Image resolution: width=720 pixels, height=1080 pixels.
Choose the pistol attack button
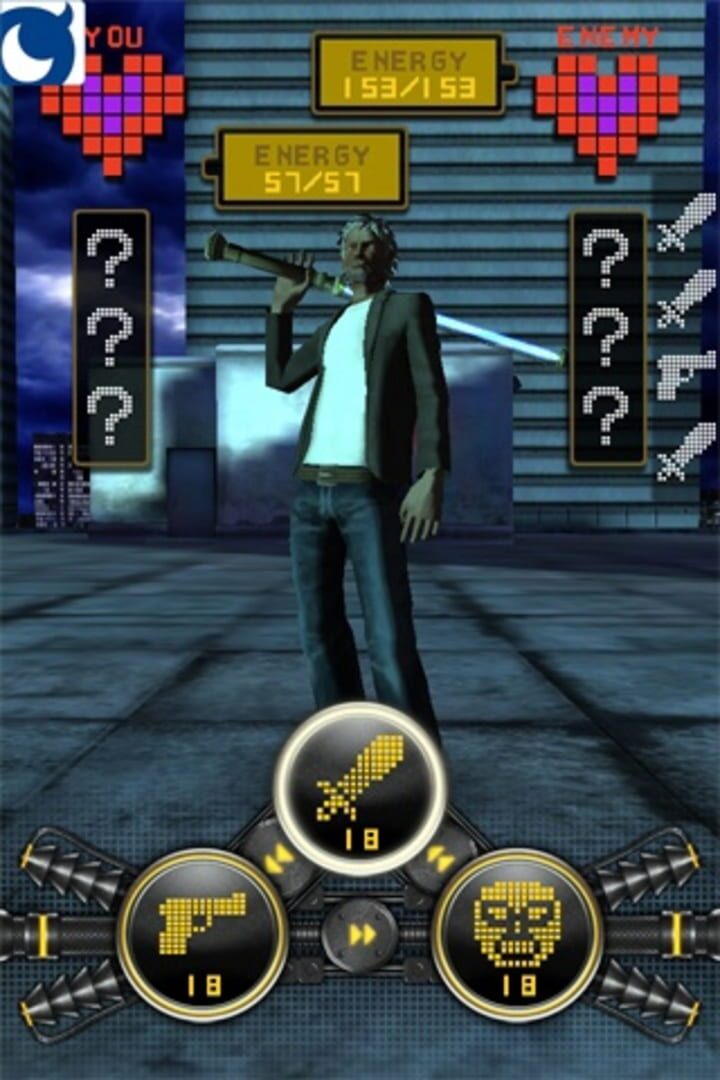203,934
